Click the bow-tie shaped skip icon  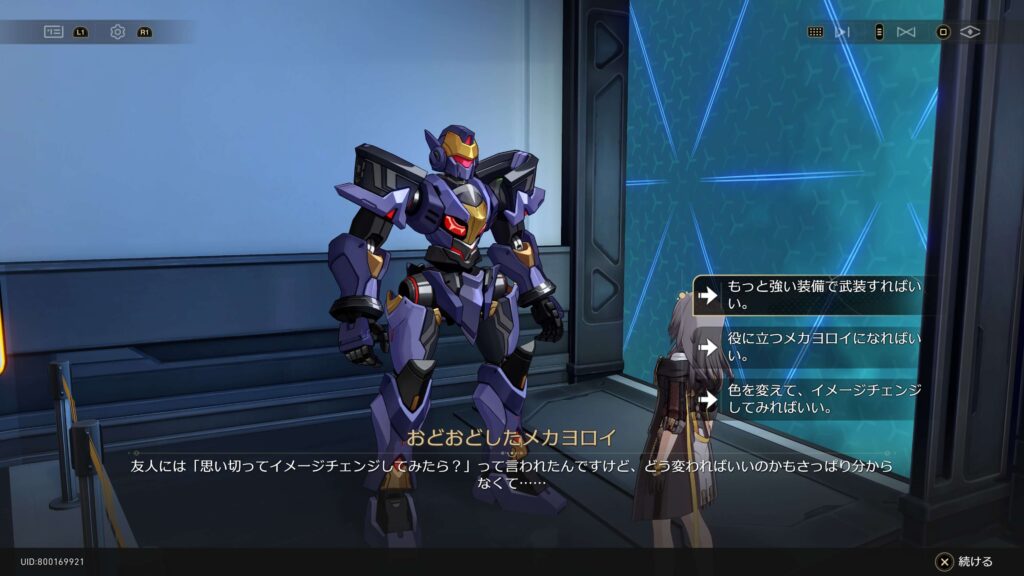[x=906, y=32]
